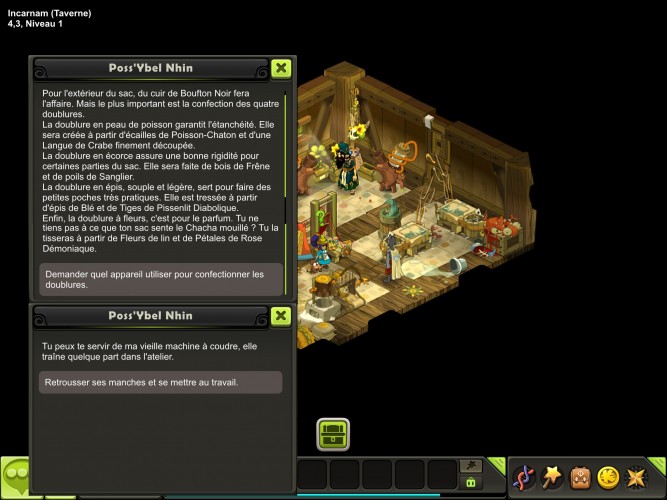Open the brown backpack inventory

(x=579, y=477)
